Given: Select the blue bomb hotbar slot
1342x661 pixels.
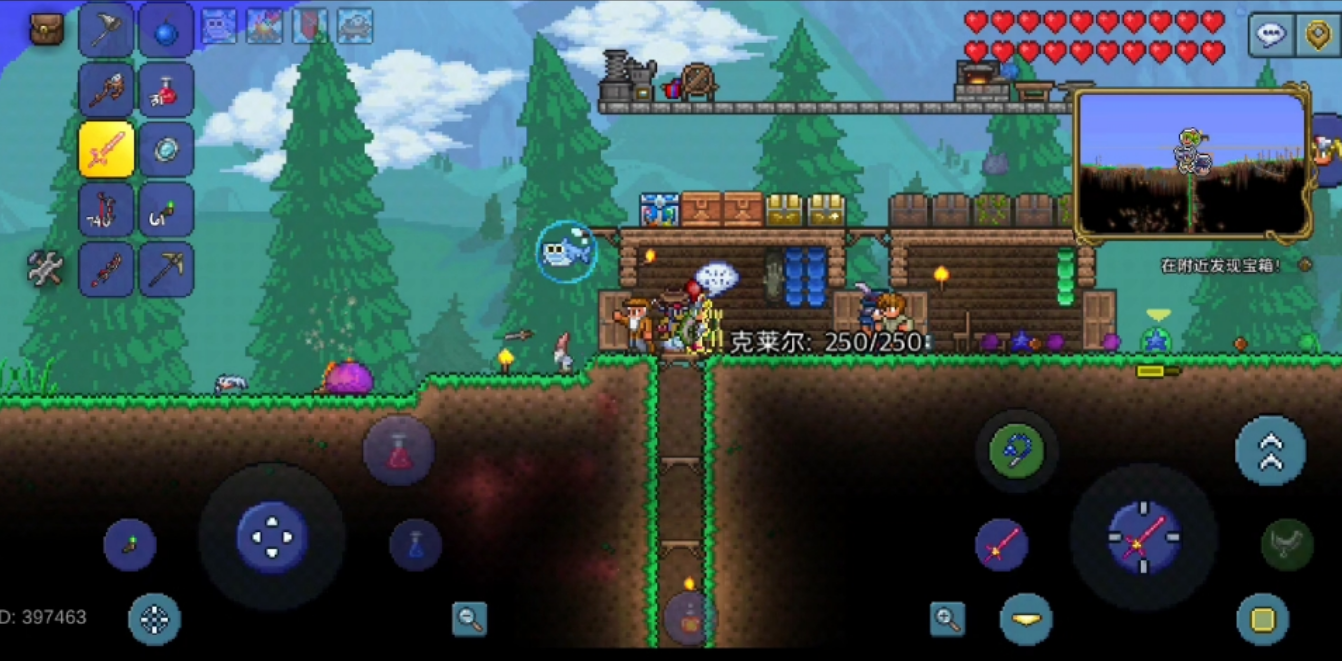Looking at the screenshot, I should click(166, 30).
